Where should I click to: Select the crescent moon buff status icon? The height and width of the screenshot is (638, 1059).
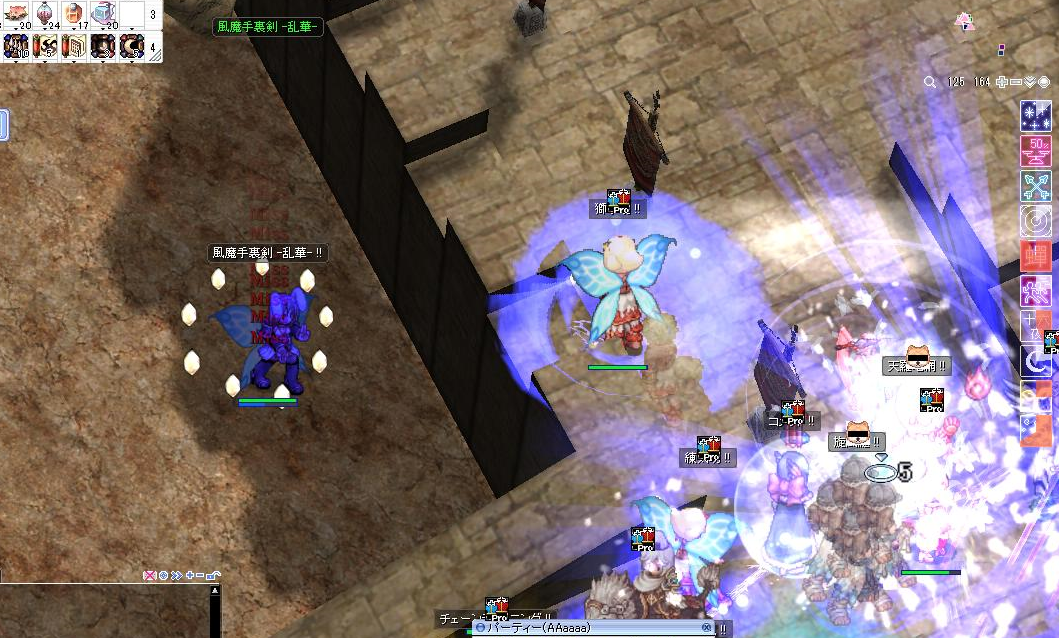(x=1035, y=361)
